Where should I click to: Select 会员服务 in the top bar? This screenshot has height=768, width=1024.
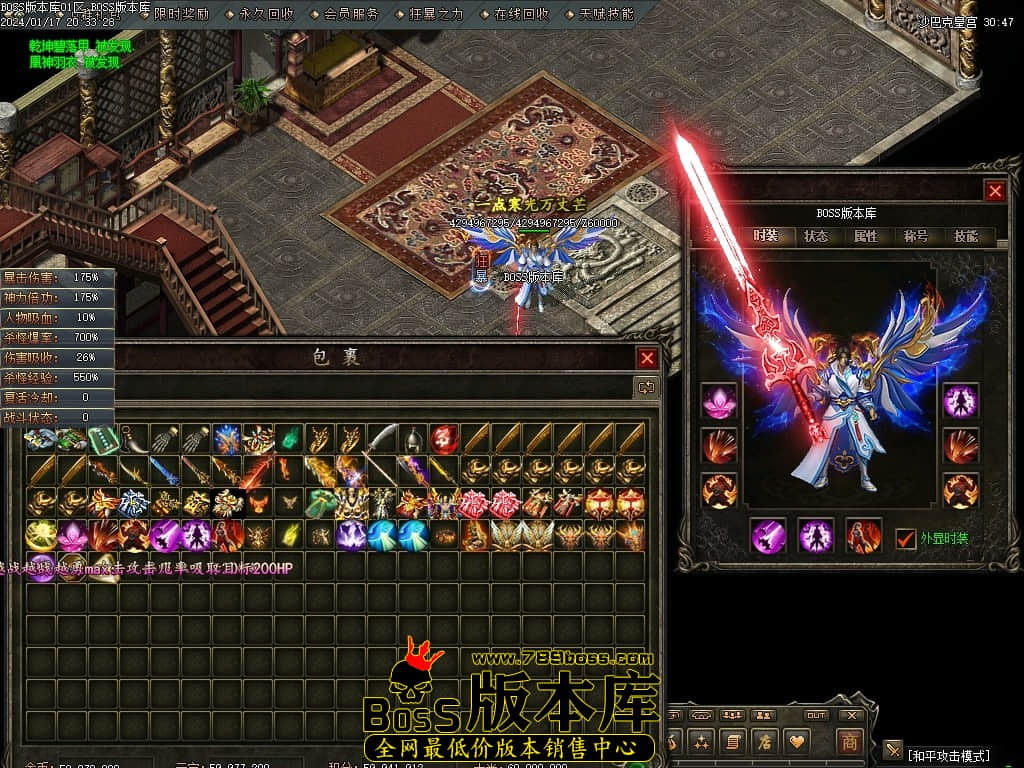click(351, 14)
